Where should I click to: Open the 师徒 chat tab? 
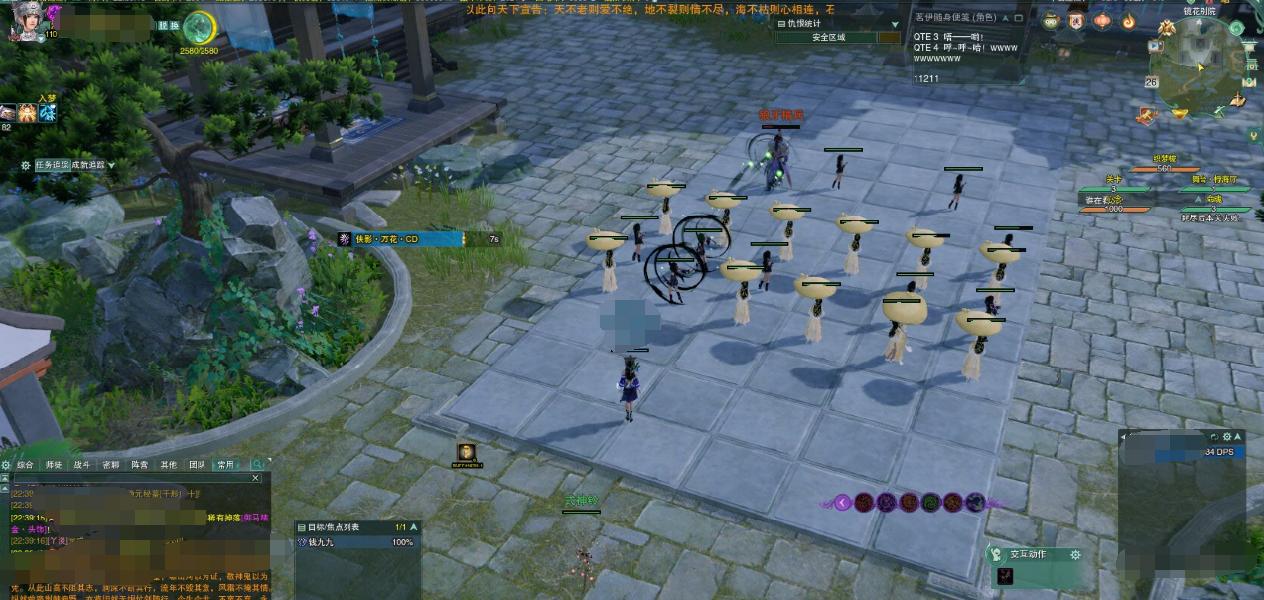(x=54, y=465)
